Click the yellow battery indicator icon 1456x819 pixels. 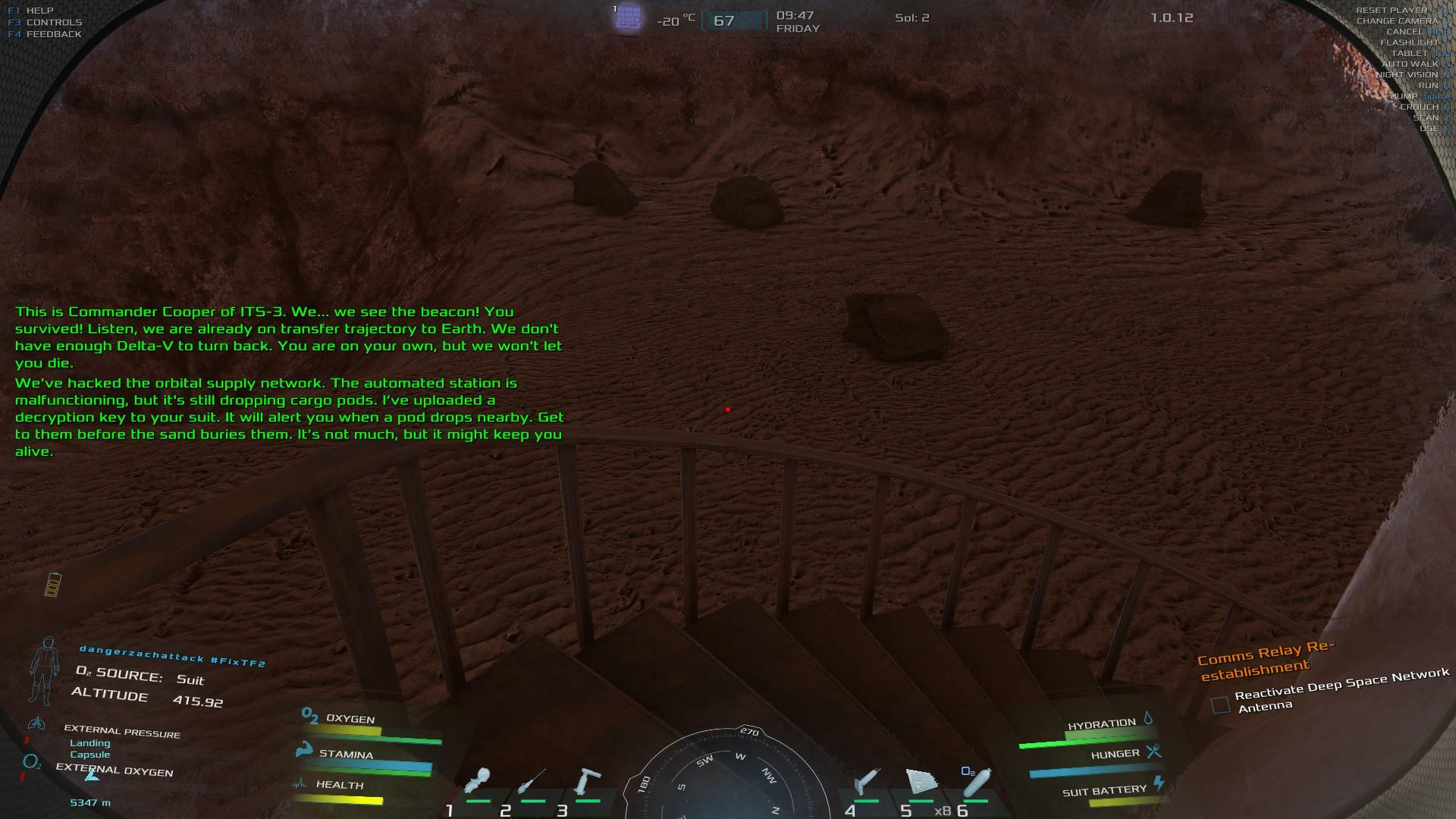pos(52,585)
